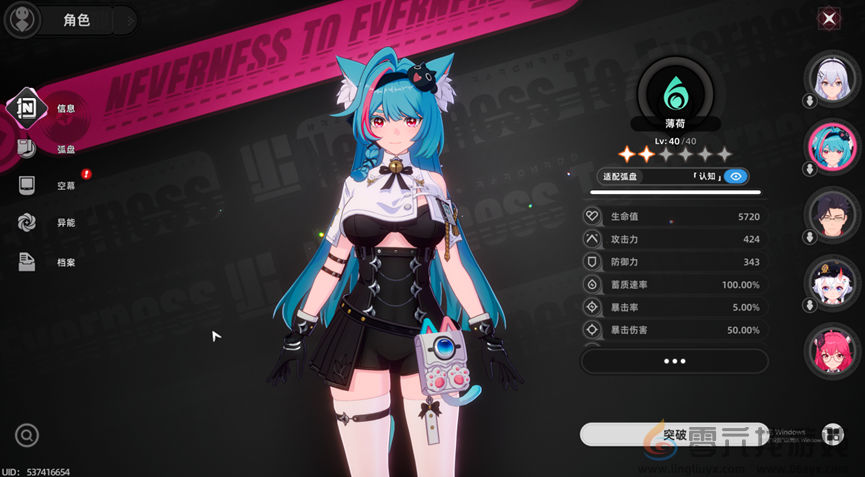Image resolution: width=865 pixels, height=477 pixels.
Task: Click the magnifier inspect button
Action: (27, 435)
